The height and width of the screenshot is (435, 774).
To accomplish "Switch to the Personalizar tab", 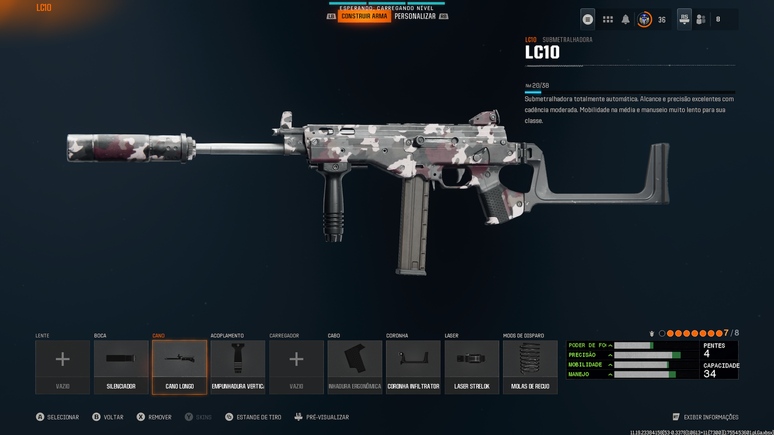I will point(414,17).
